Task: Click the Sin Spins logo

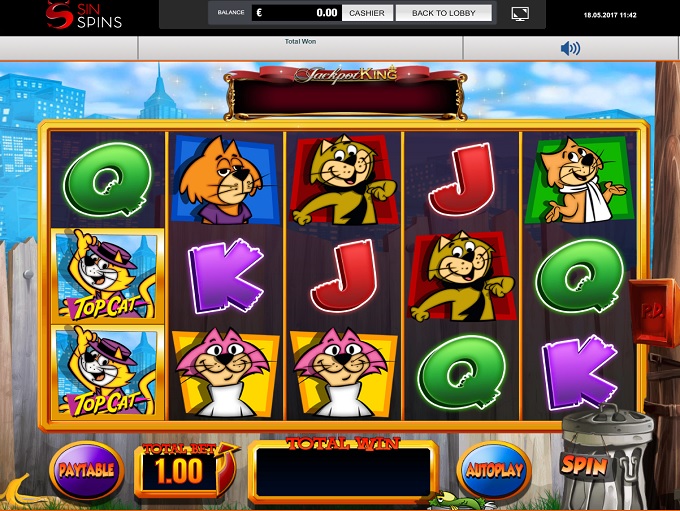Action: pos(86,16)
